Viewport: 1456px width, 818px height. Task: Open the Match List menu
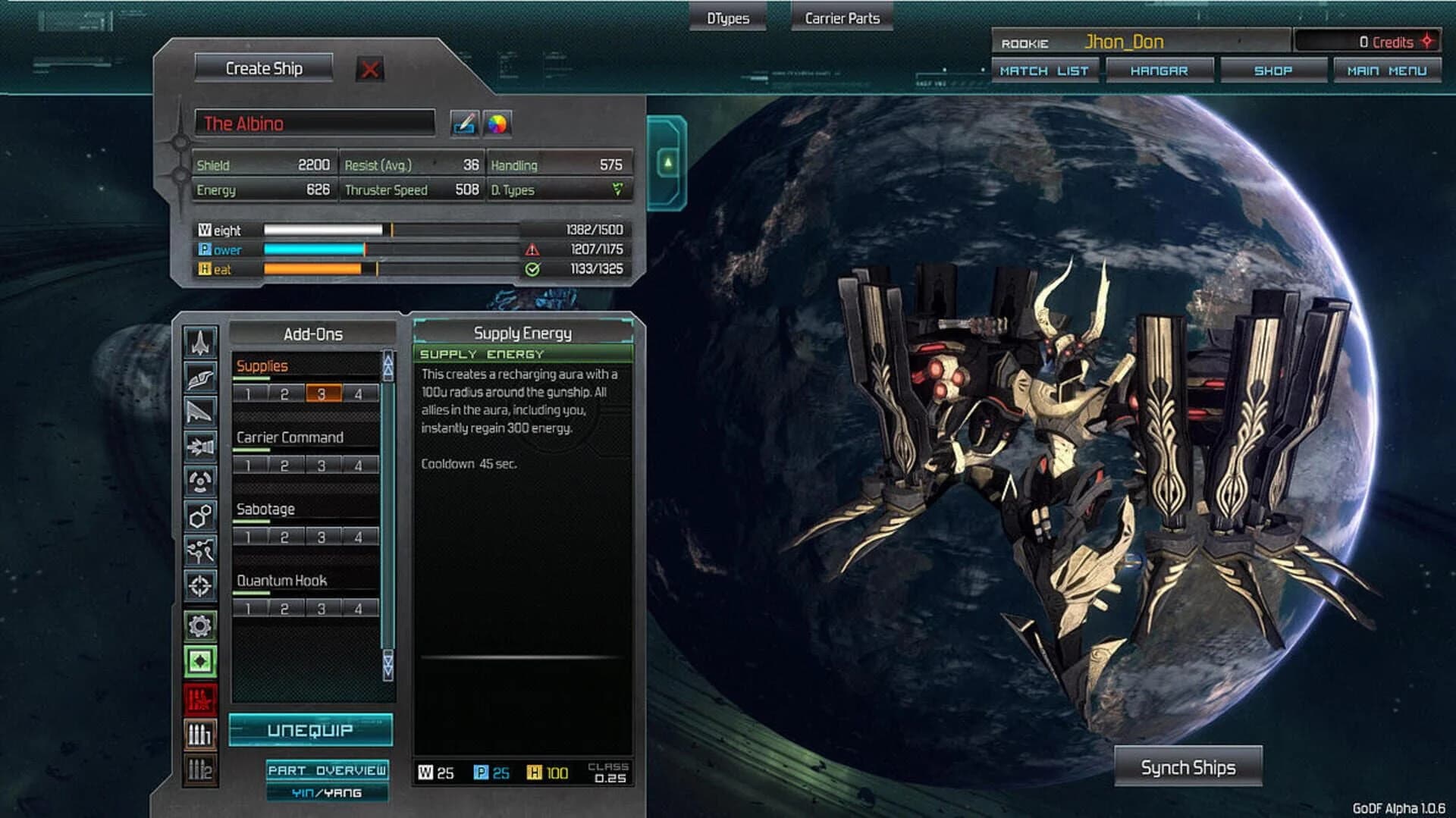point(1045,70)
